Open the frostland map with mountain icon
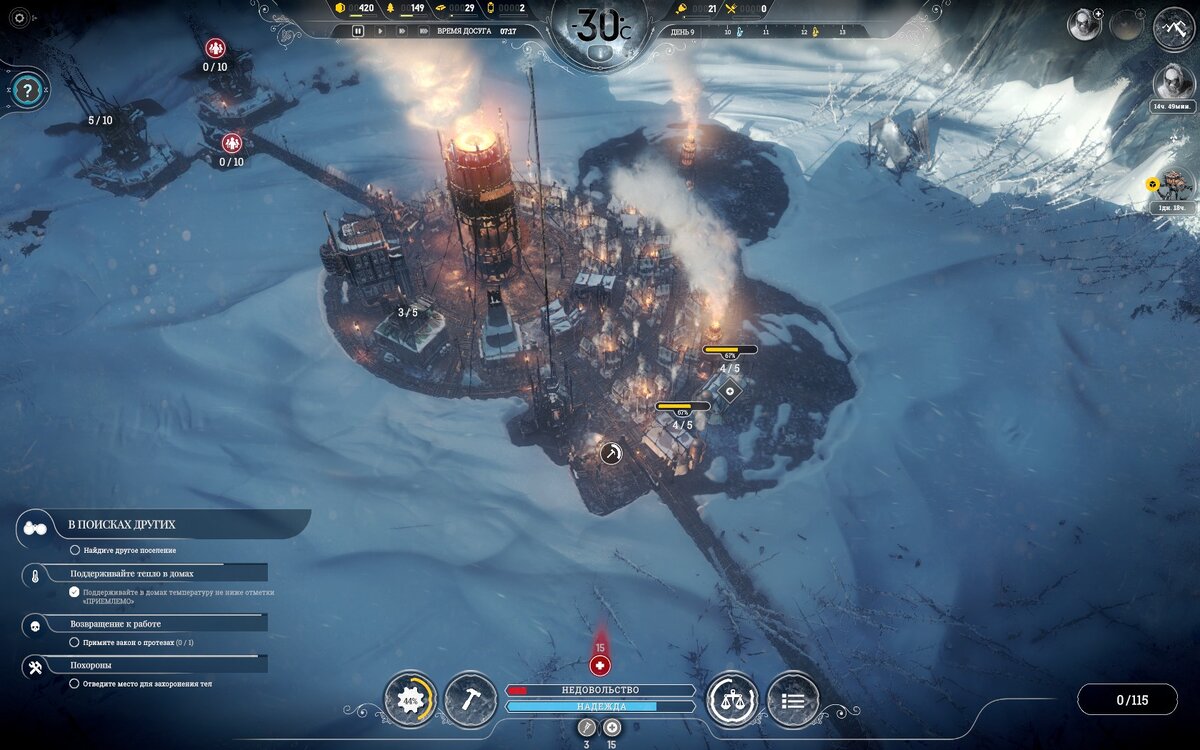The height and width of the screenshot is (750, 1200). pos(1174,27)
